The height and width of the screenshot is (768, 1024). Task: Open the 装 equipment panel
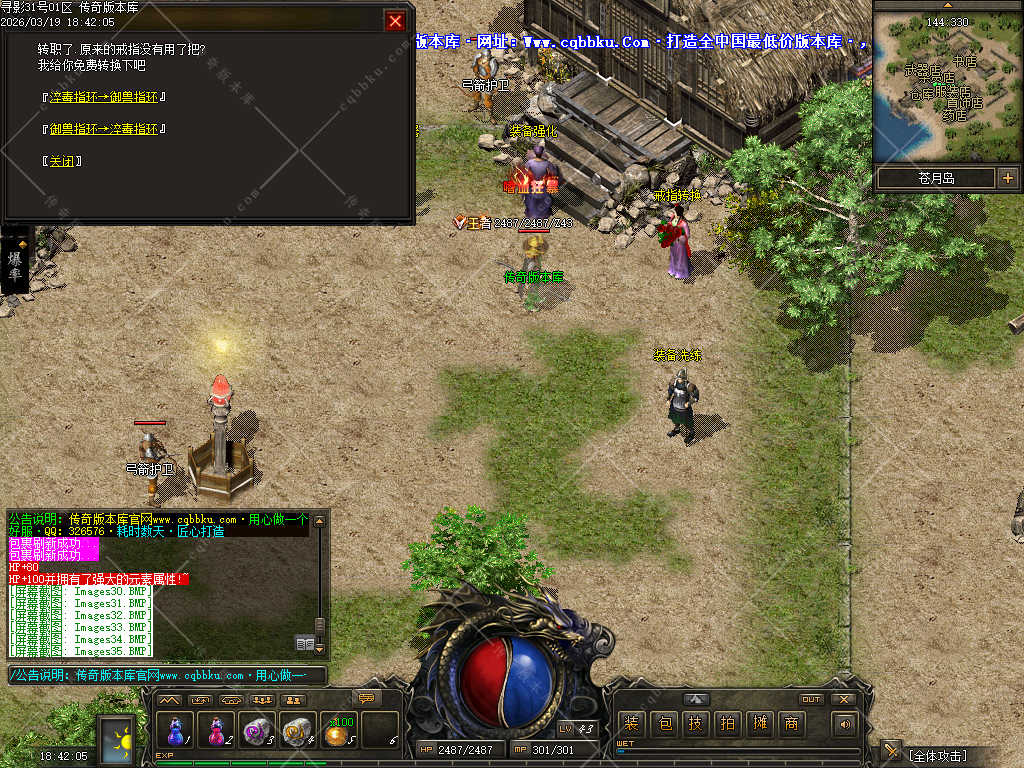coord(631,724)
